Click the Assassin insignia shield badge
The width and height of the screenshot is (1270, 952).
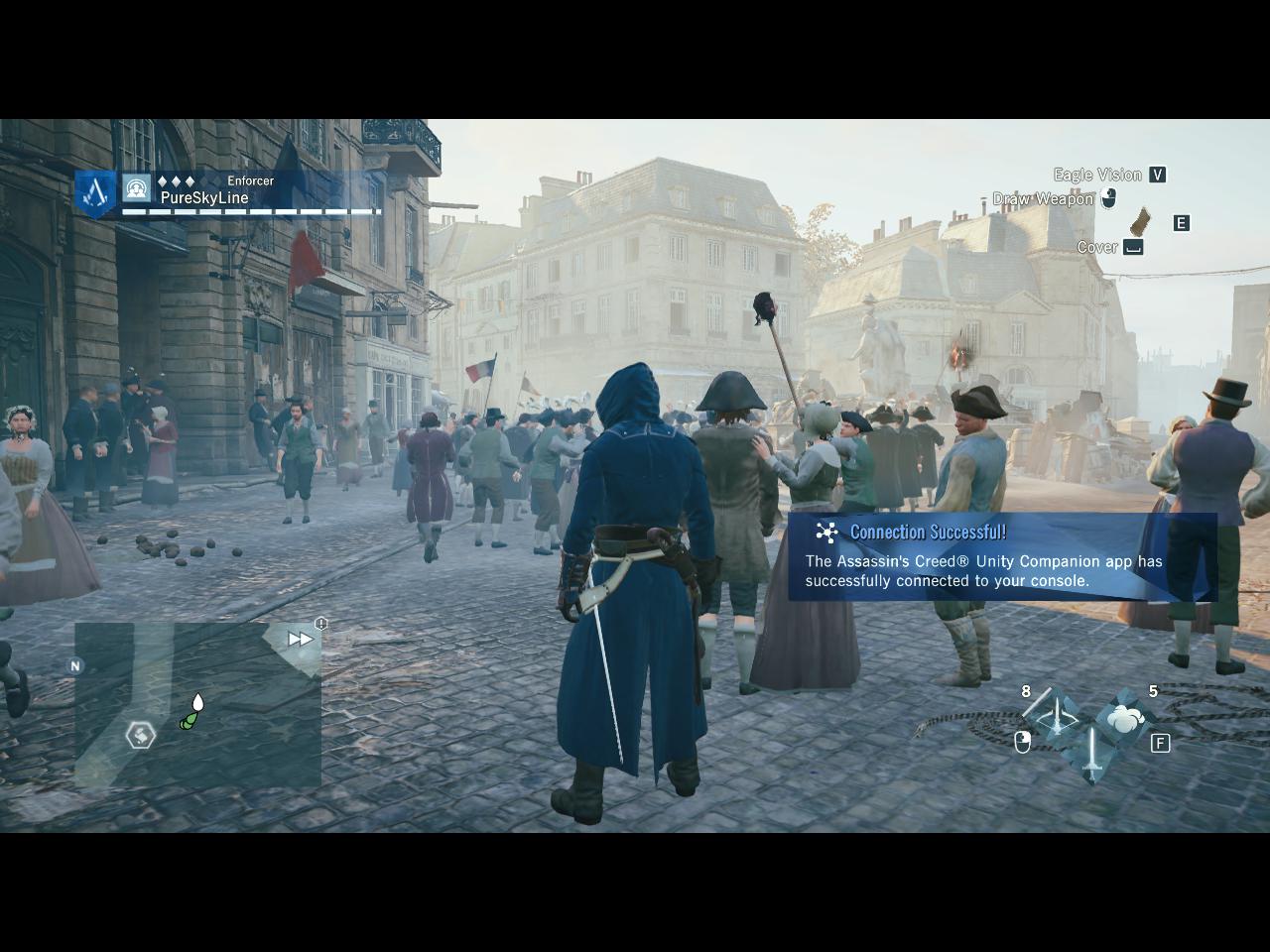point(97,194)
